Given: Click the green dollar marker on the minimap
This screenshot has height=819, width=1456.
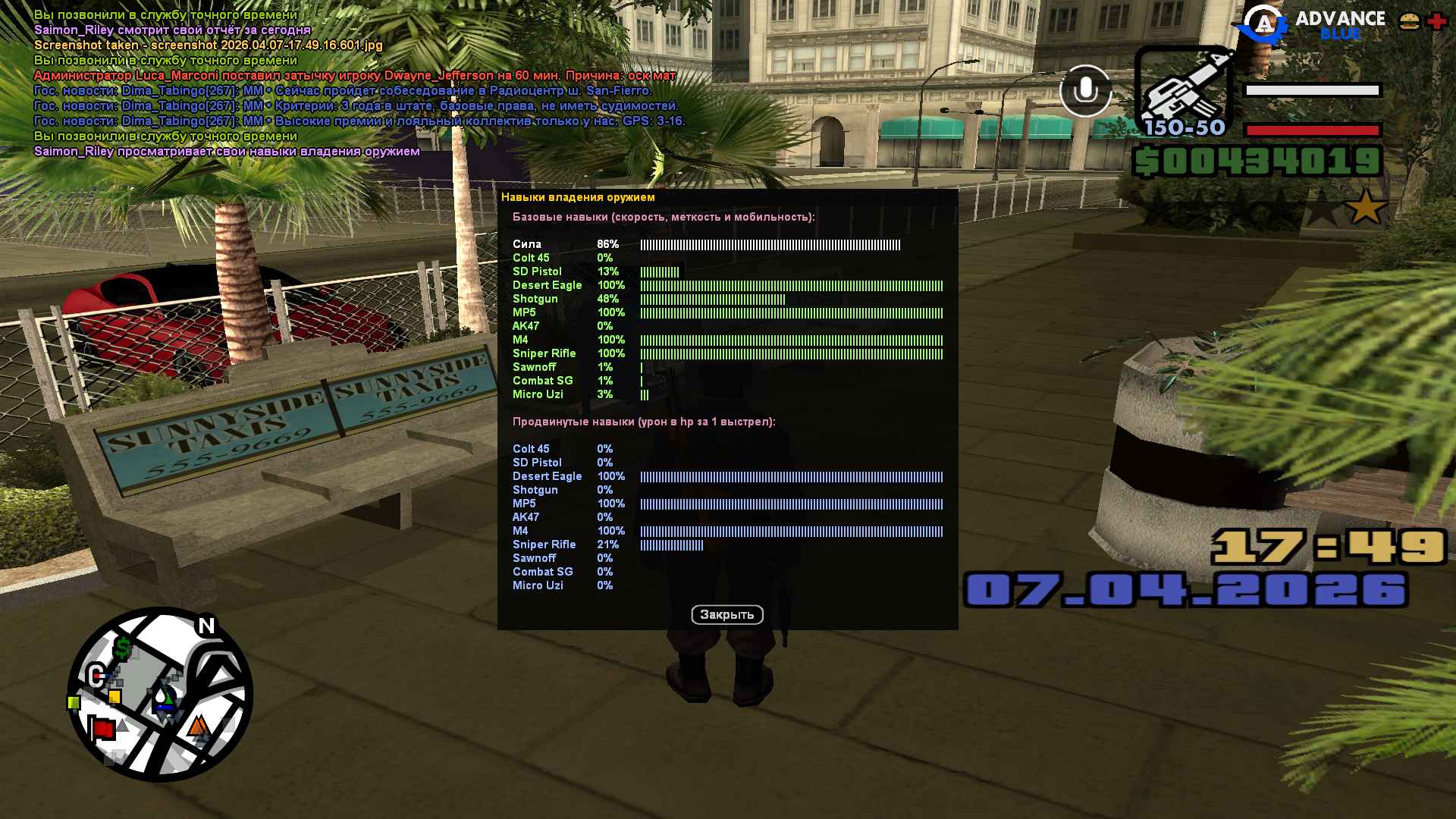Looking at the screenshot, I should 122,649.
